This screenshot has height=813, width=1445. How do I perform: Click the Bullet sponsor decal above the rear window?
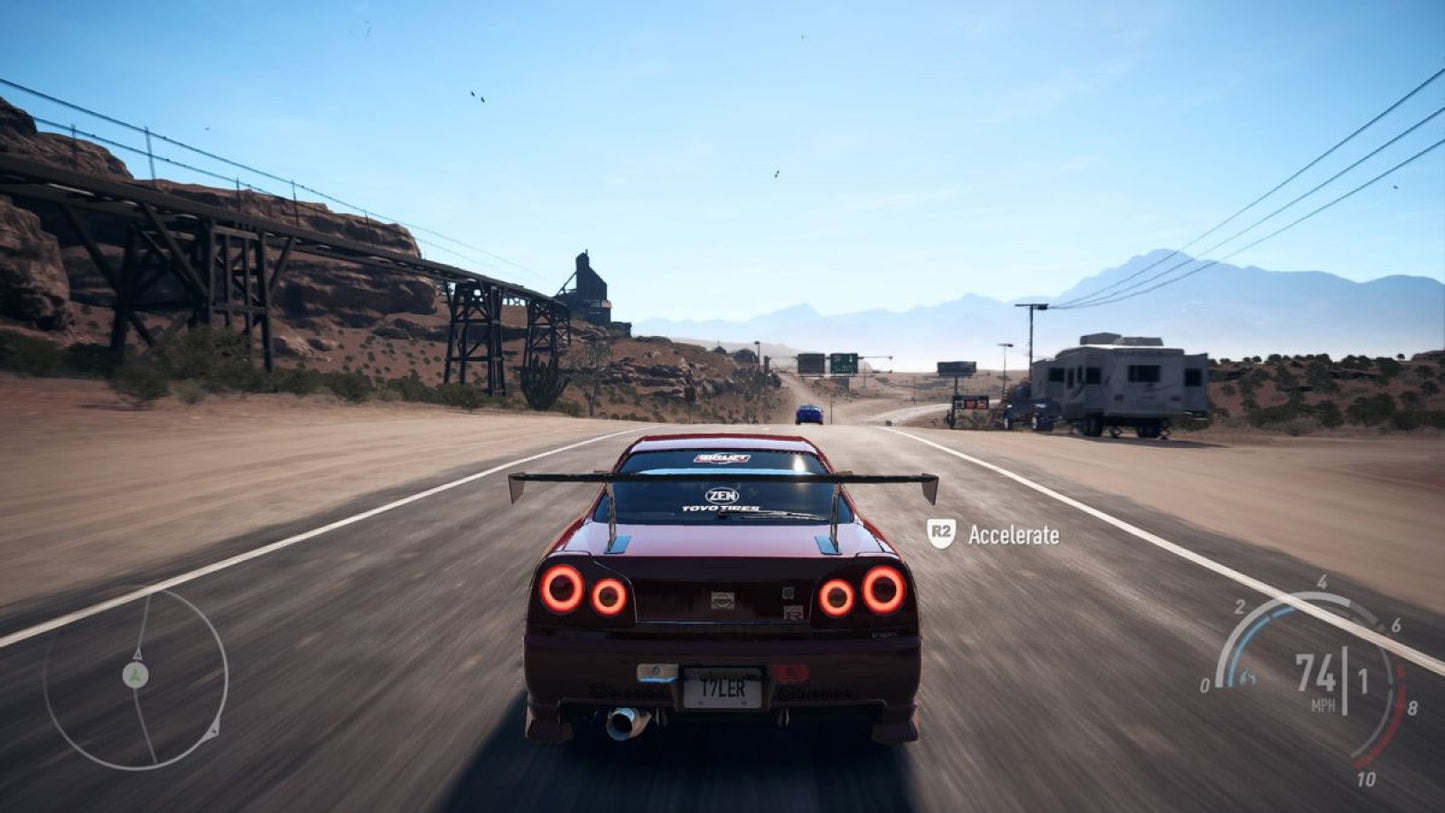[x=724, y=459]
